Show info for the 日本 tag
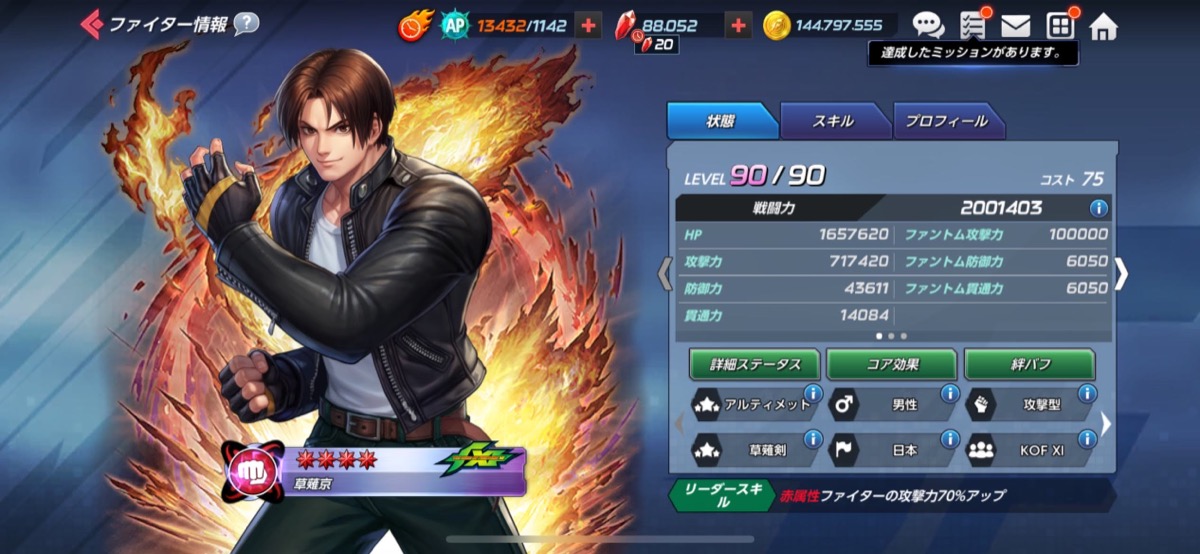The image size is (1200, 554). pyautogui.click(x=950, y=438)
